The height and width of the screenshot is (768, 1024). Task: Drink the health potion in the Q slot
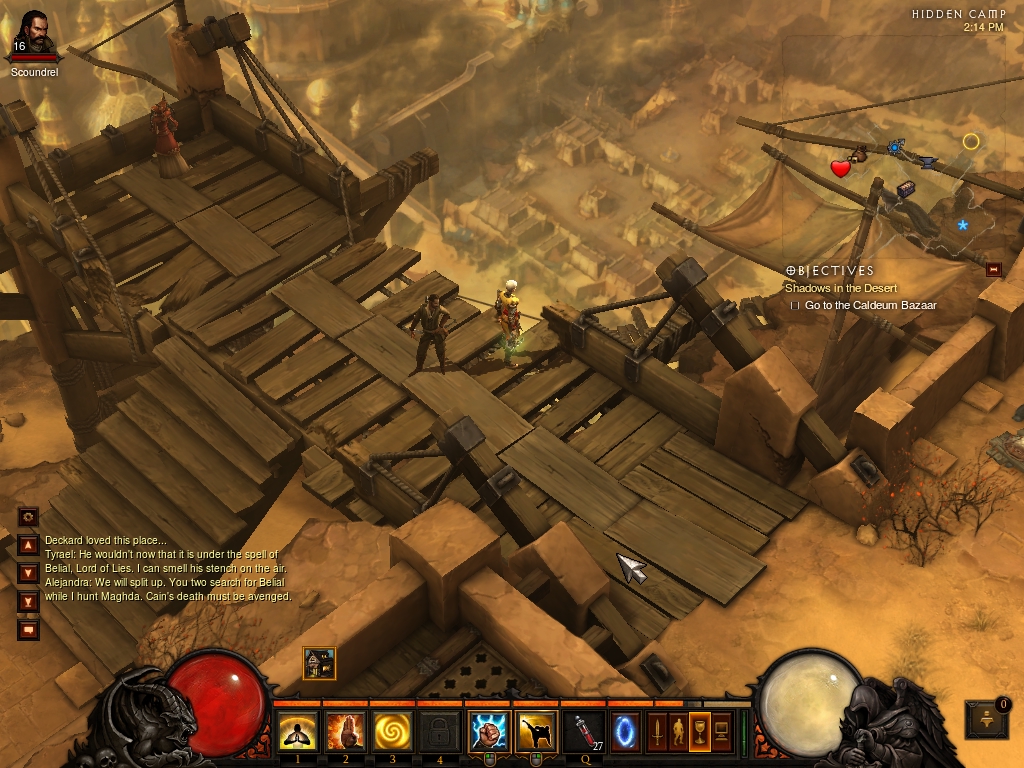click(583, 732)
